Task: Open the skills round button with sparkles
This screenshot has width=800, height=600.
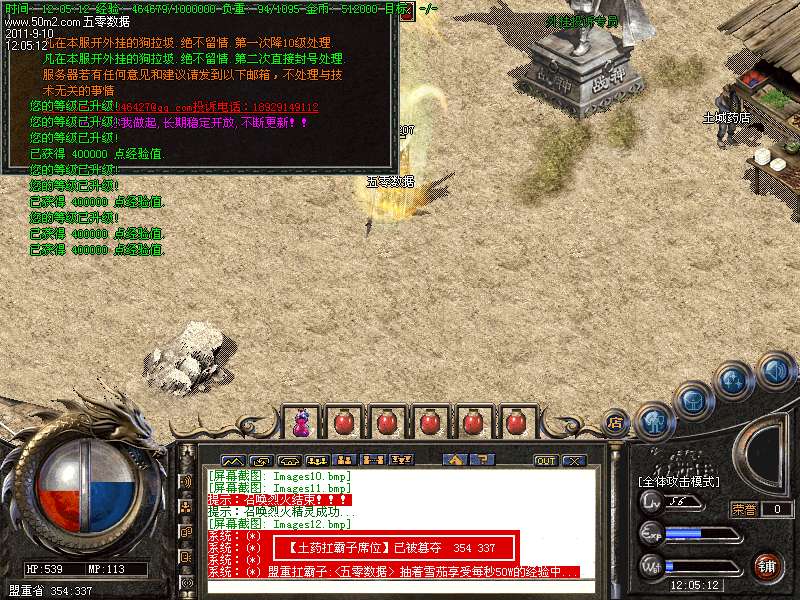Action: pyautogui.click(x=734, y=381)
